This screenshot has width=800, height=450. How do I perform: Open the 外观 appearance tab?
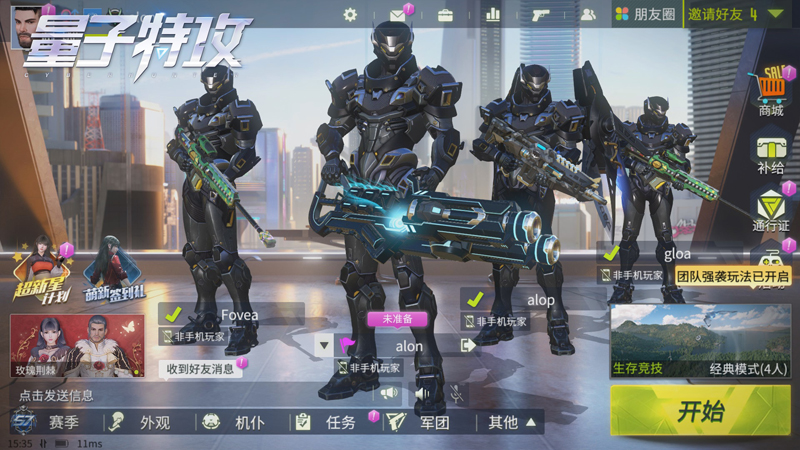tap(143, 422)
